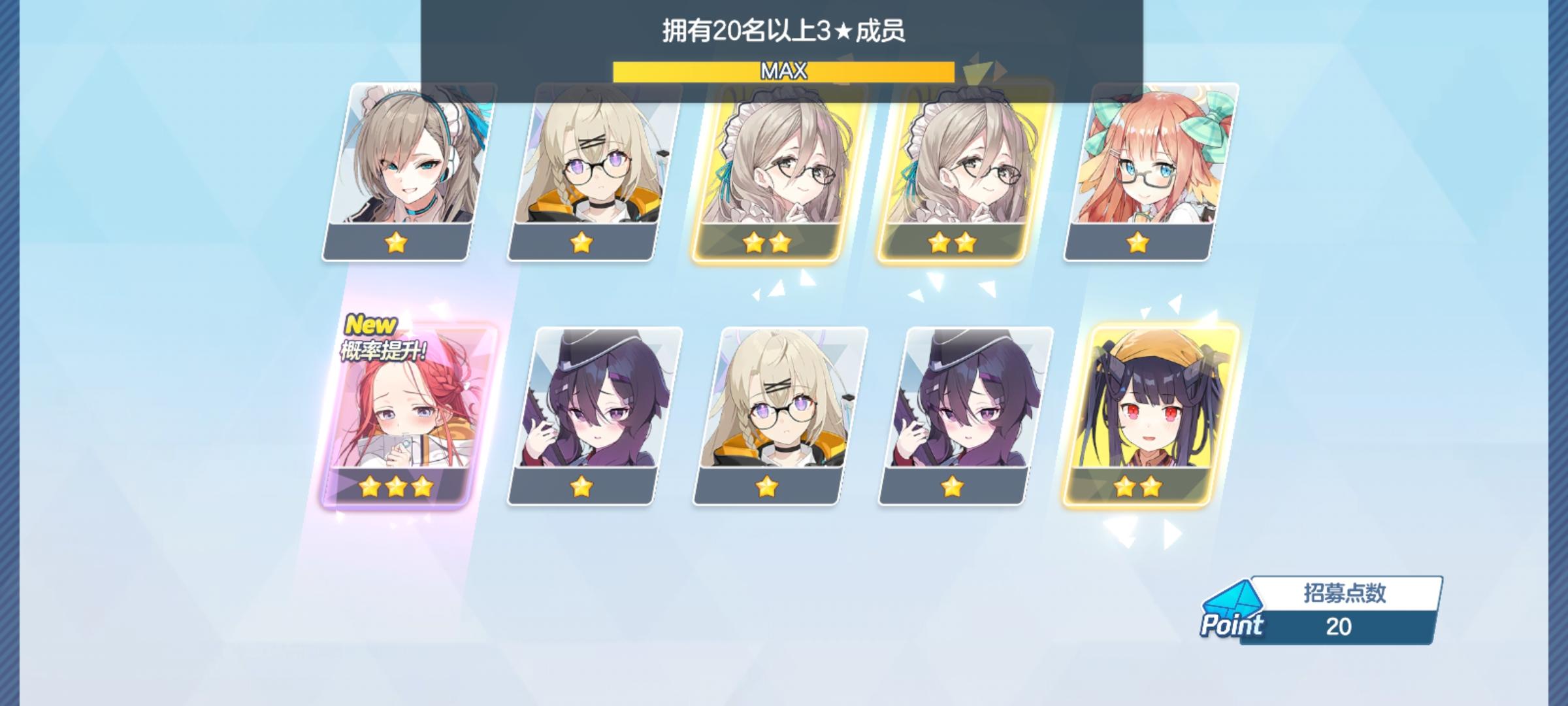Screen dimensions: 1568x706
Task: Click the two stars under the yellow-framed twin-tail card
Action: (x=1137, y=487)
